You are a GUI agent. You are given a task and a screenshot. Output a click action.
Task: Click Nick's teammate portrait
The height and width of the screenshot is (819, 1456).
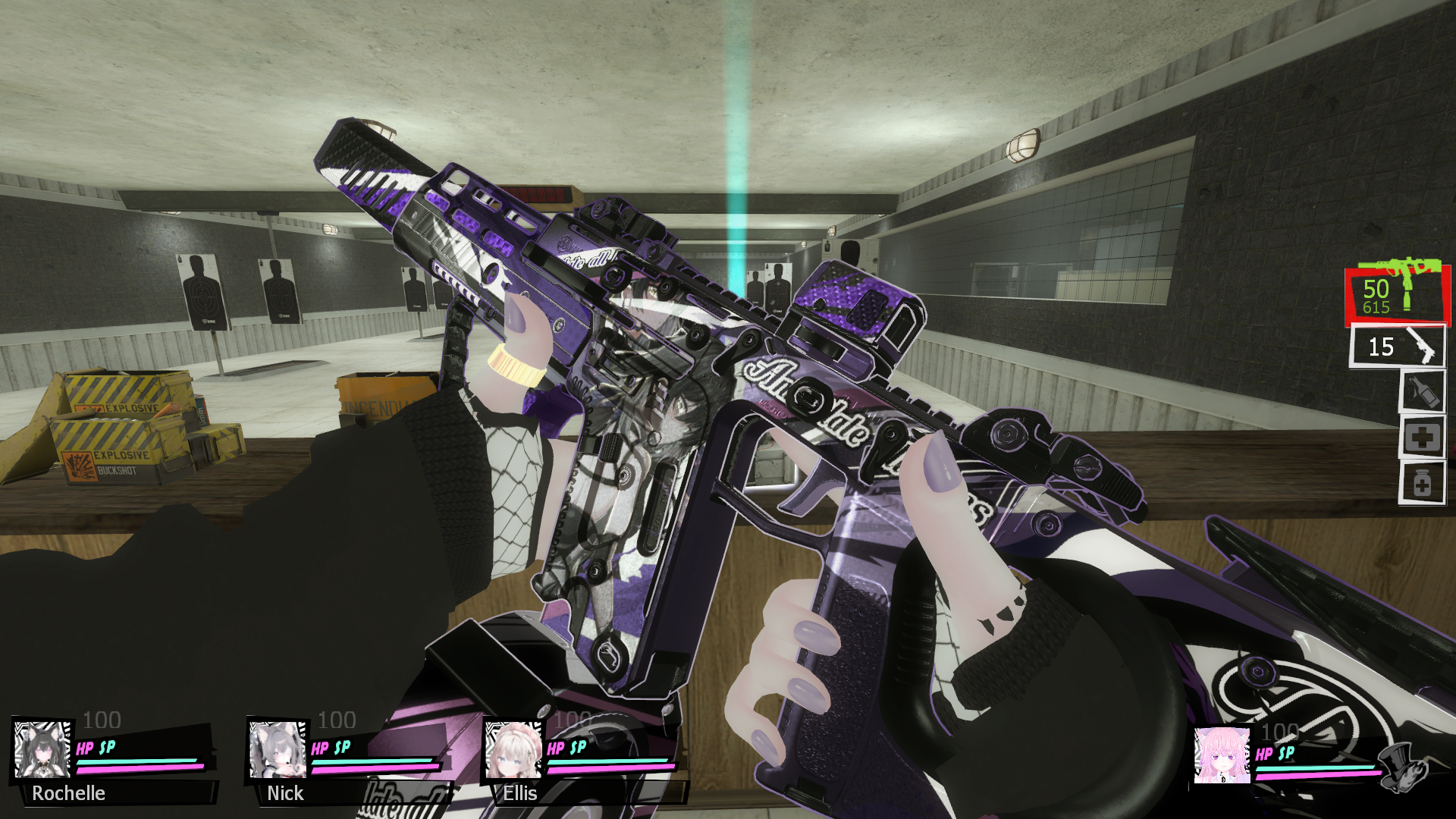278,750
